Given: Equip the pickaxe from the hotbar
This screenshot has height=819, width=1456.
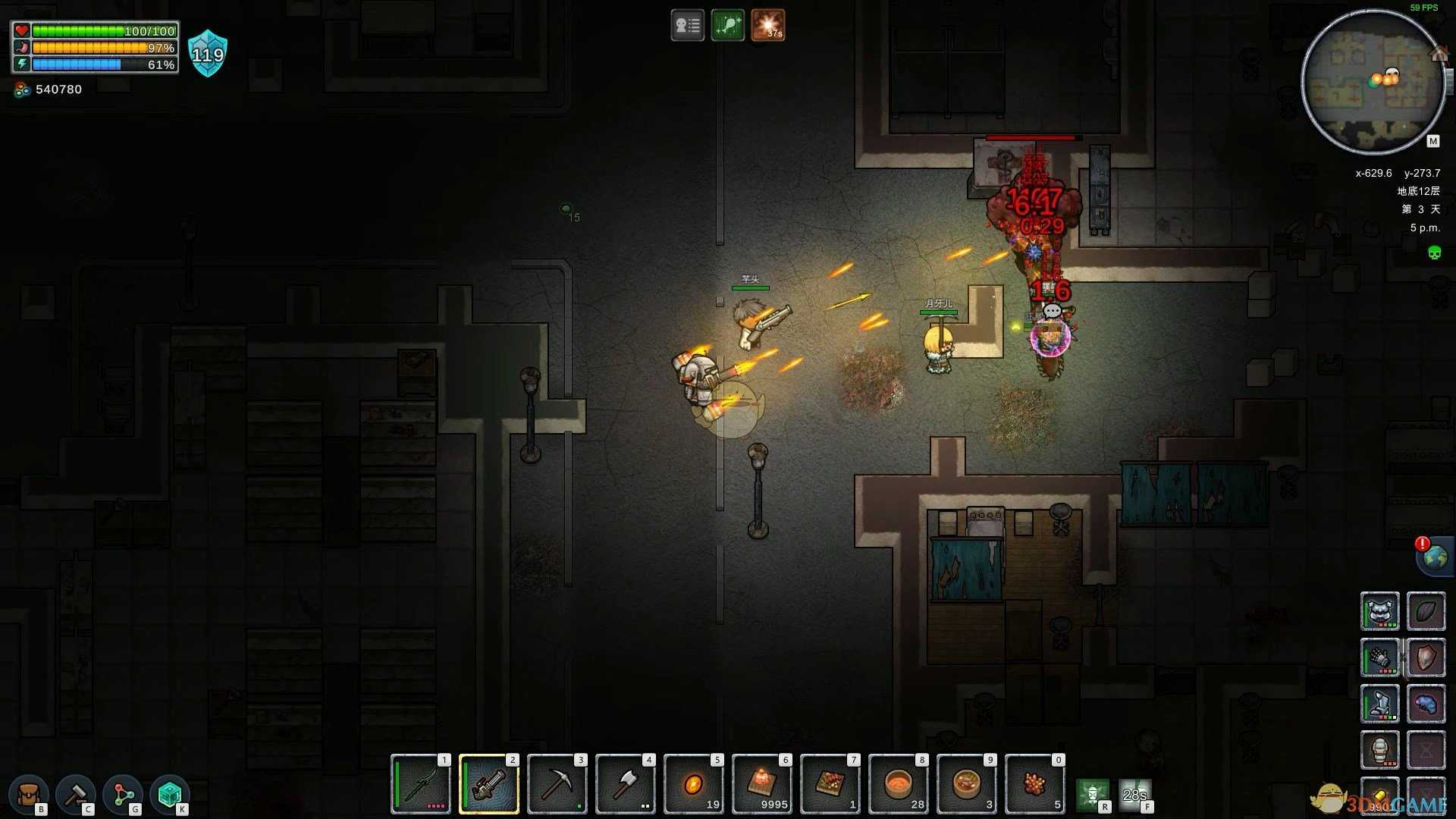Looking at the screenshot, I should click(557, 785).
